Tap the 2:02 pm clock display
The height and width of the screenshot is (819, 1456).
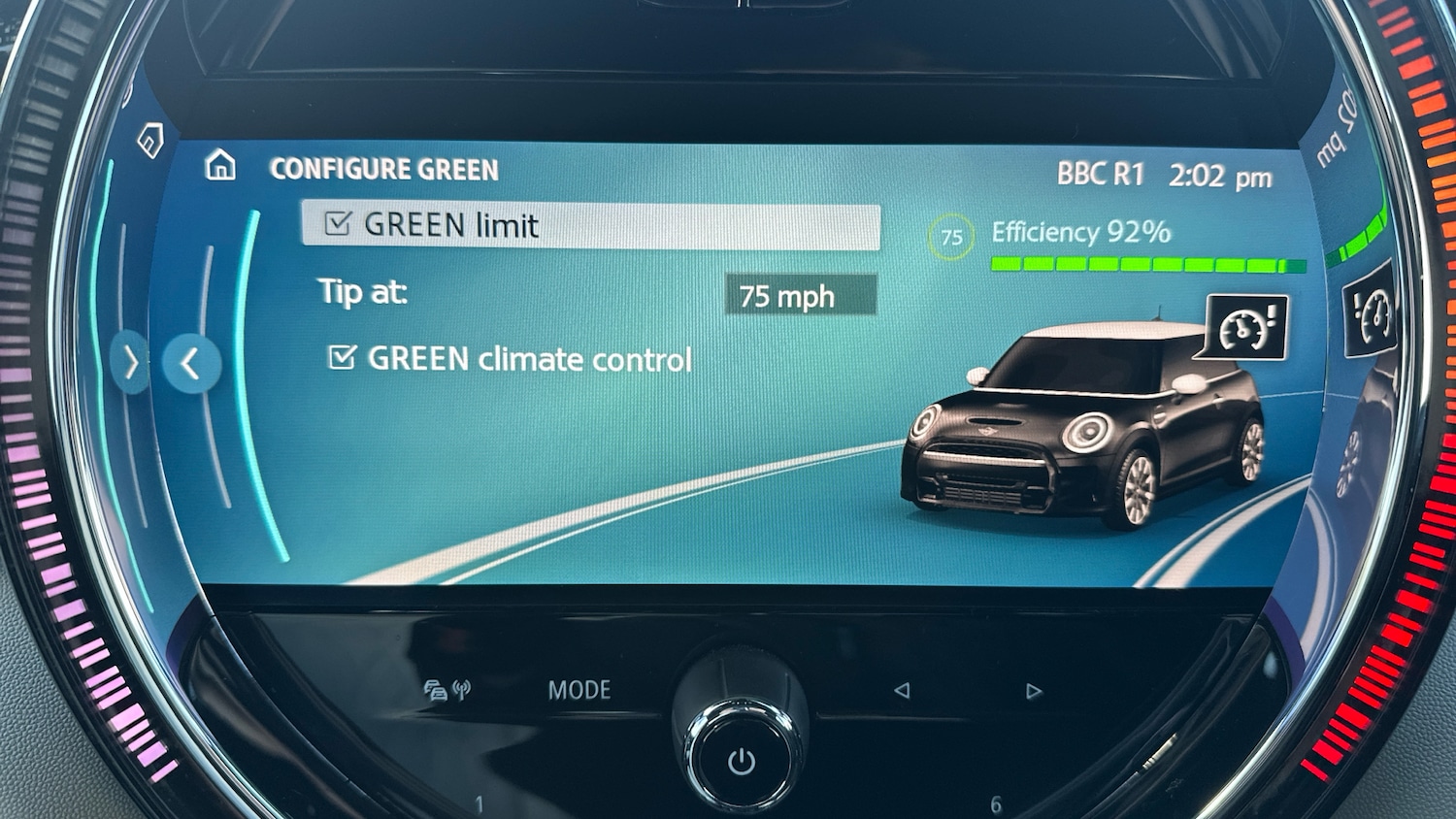click(x=1218, y=175)
